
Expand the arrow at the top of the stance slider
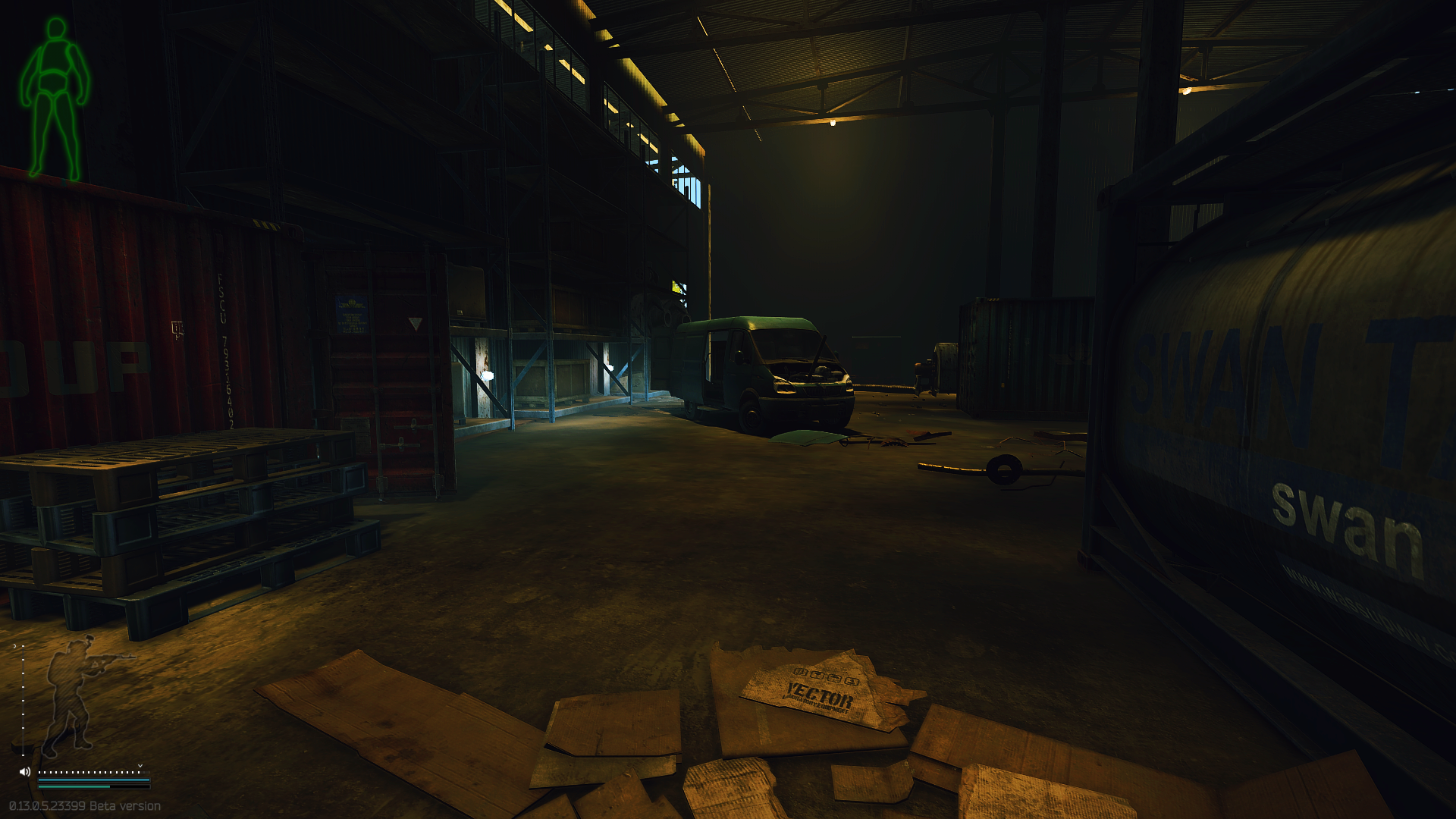[14, 645]
